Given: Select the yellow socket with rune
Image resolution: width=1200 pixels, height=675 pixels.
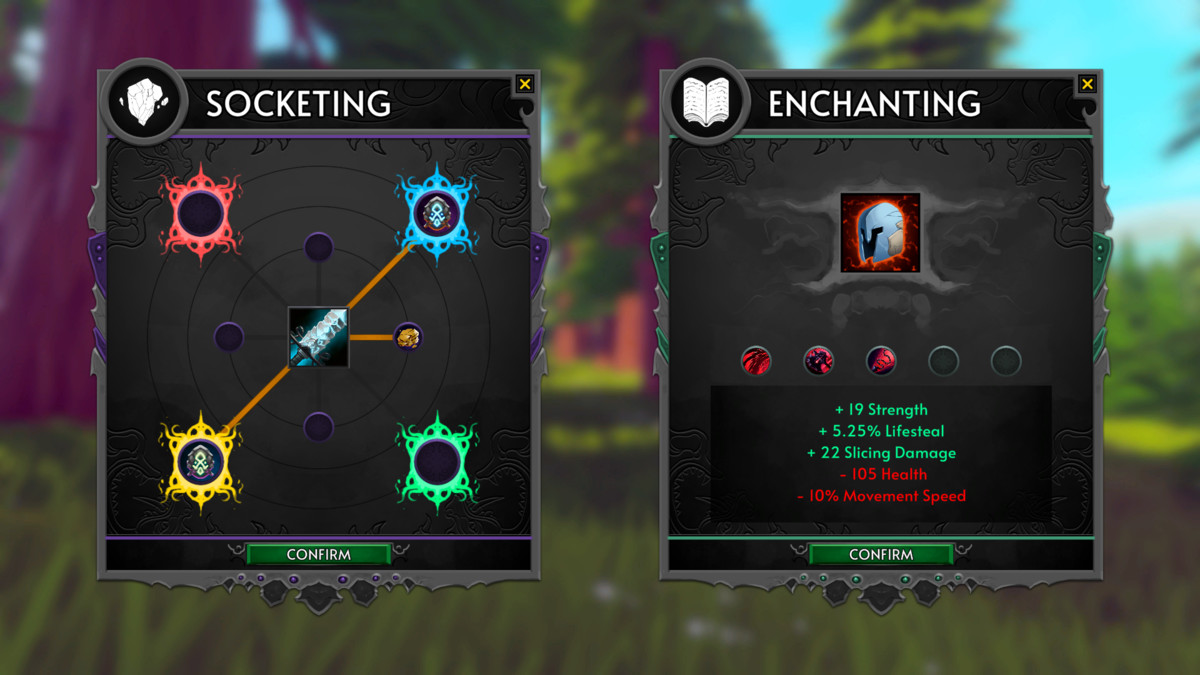Looking at the screenshot, I should (201, 461).
